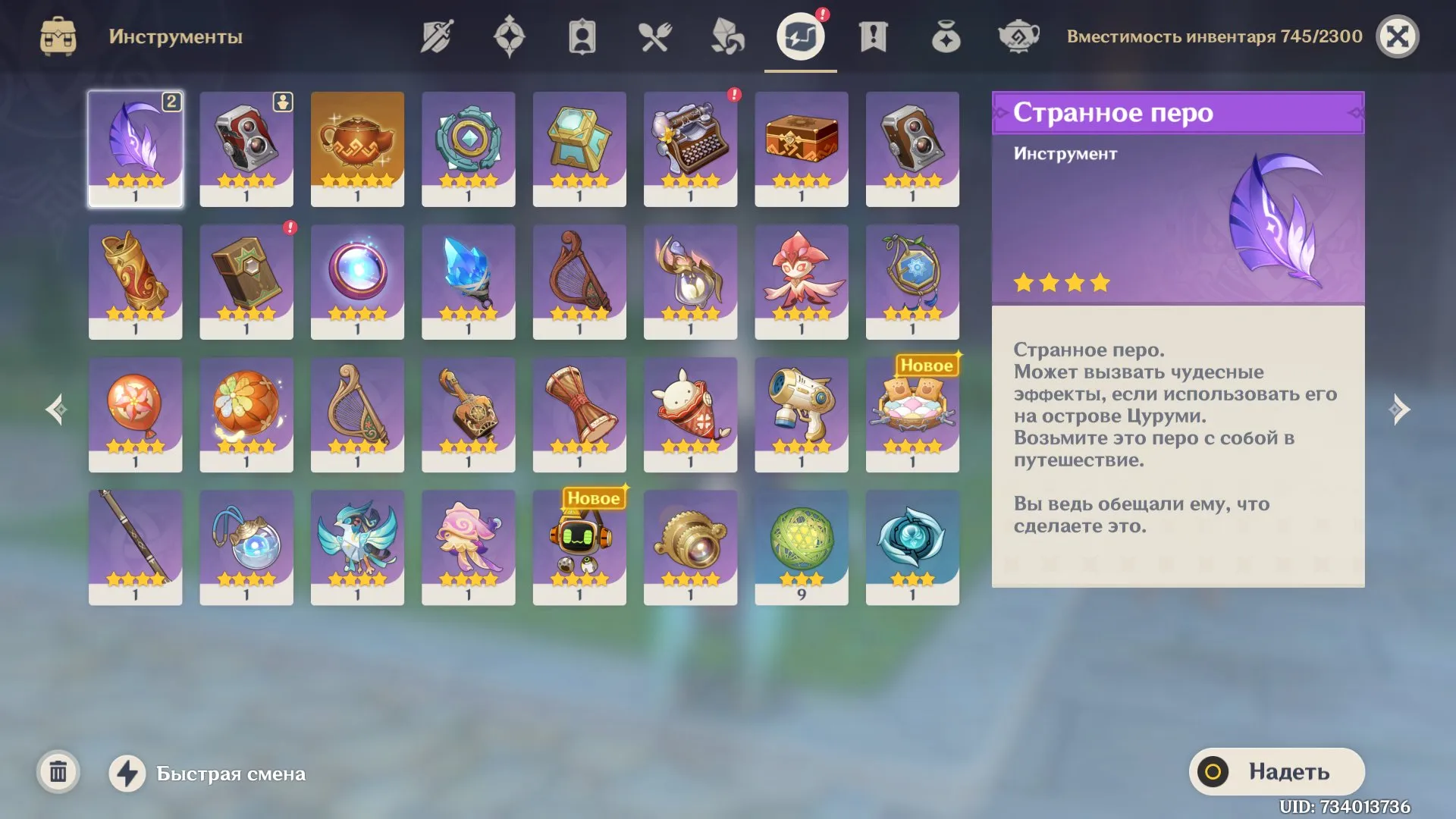Open the item with red exclamation notification
The image size is (1456, 819).
coord(690,148)
